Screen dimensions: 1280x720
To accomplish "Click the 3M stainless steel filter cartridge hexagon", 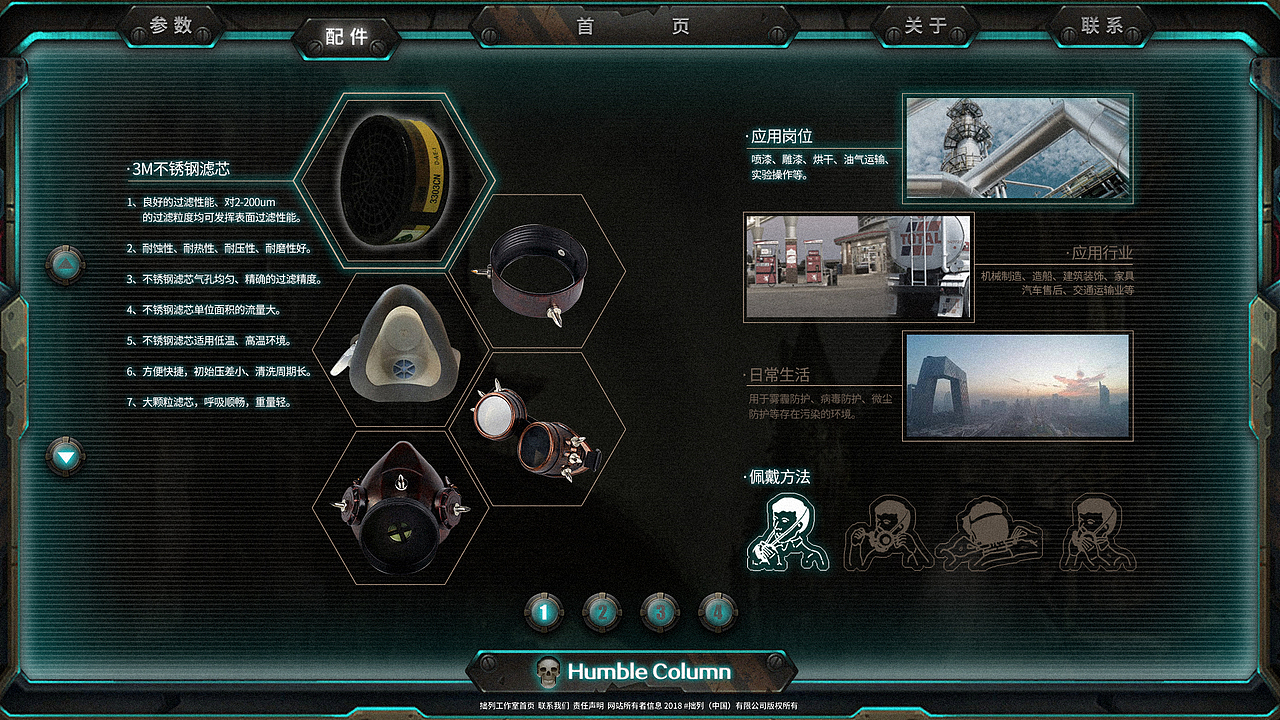I will click(x=403, y=180).
